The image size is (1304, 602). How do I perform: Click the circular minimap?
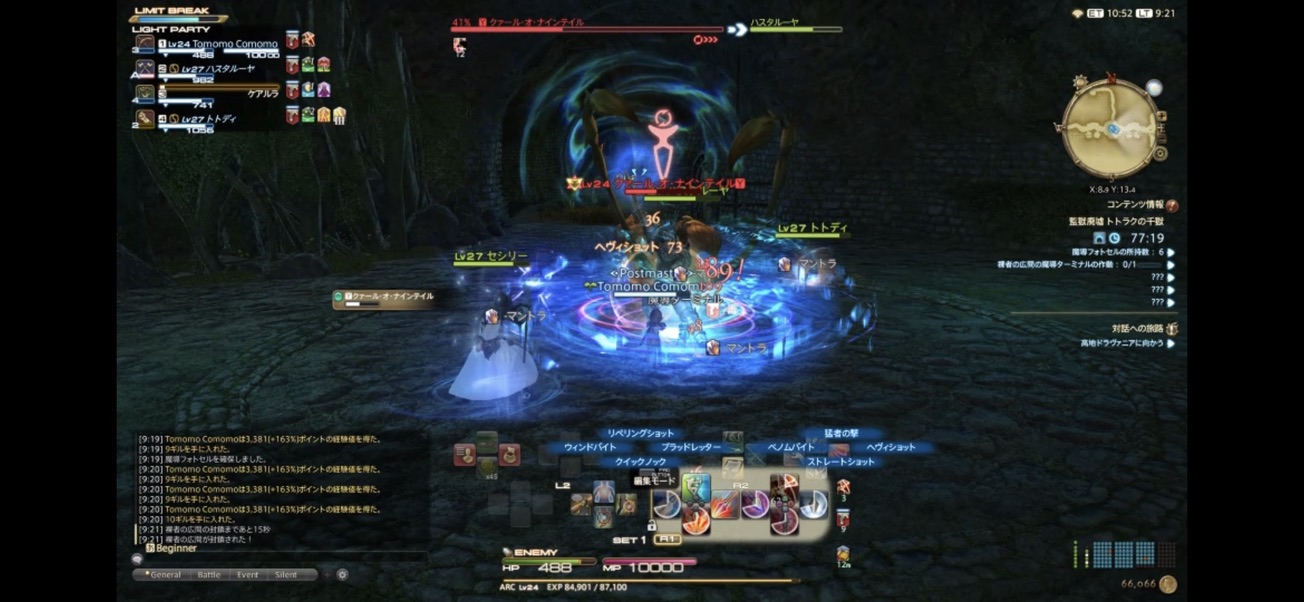click(1110, 128)
